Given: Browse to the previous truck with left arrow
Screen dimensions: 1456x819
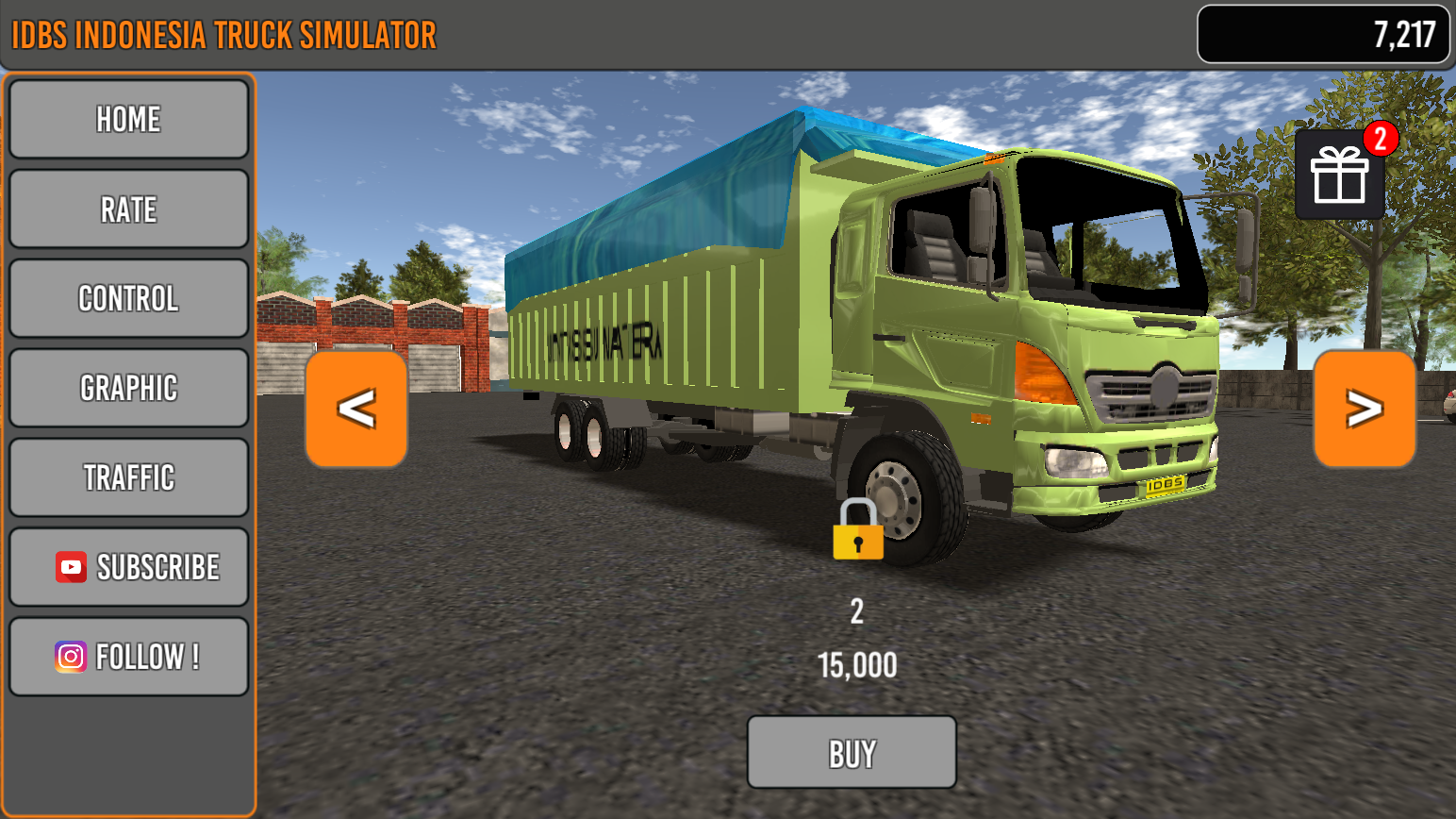Looking at the screenshot, I should point(356,409).
